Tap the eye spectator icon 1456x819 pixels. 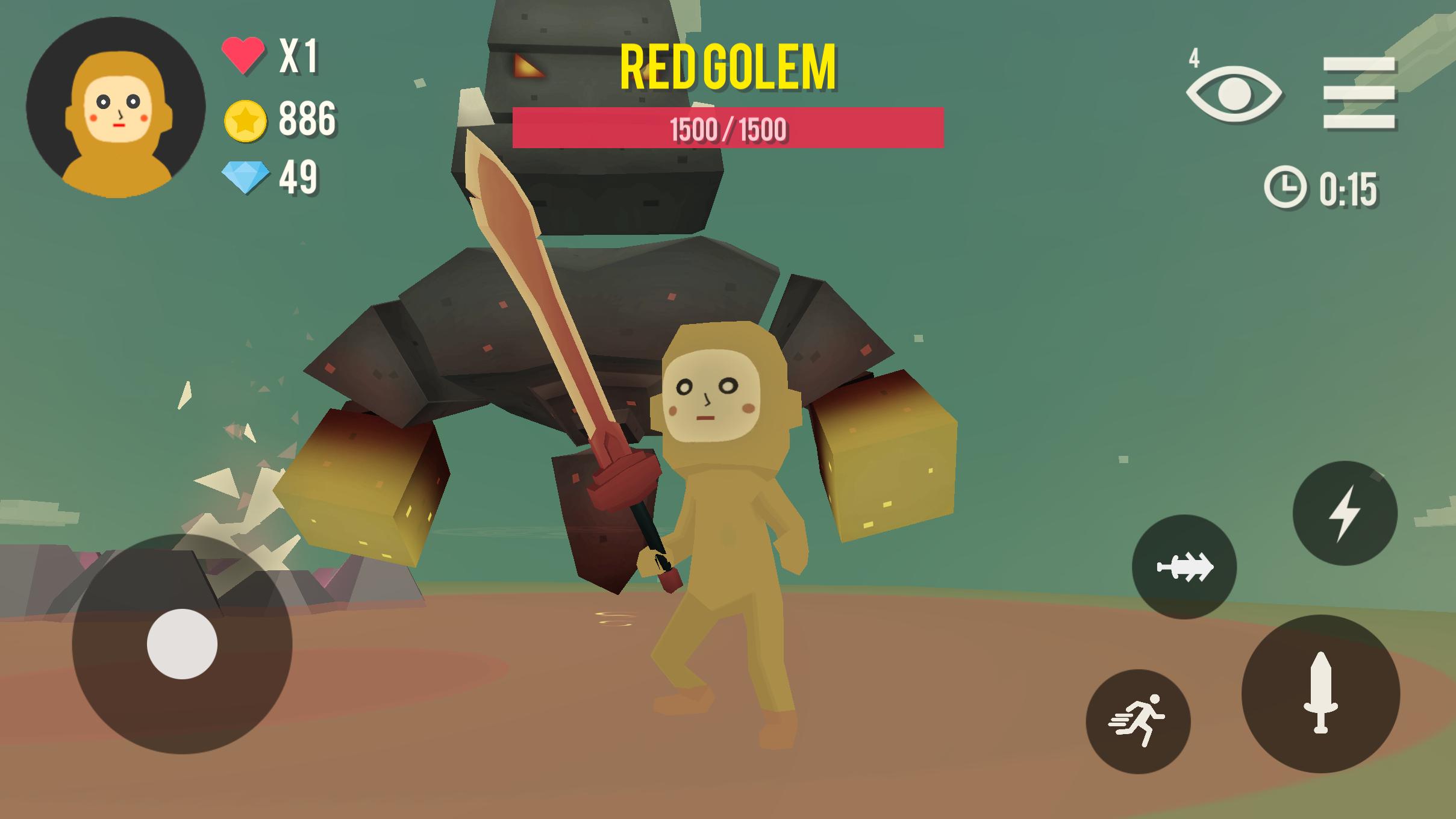coord(1234,95)
